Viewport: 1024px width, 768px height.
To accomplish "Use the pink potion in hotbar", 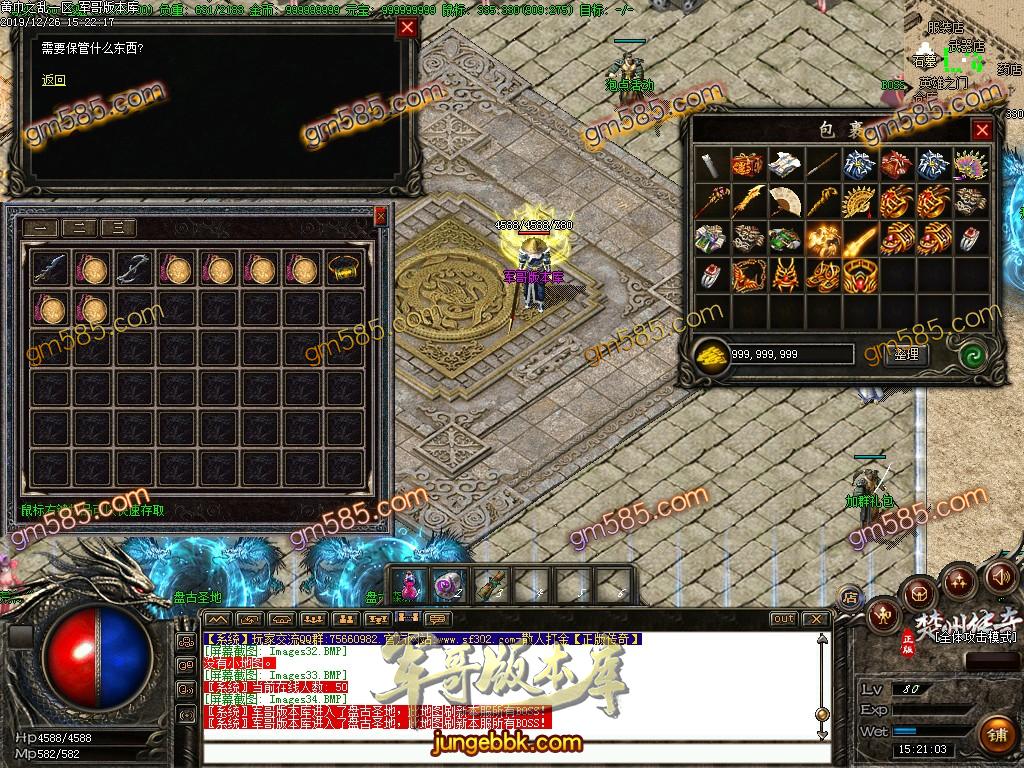I will (x=410, y=584).
